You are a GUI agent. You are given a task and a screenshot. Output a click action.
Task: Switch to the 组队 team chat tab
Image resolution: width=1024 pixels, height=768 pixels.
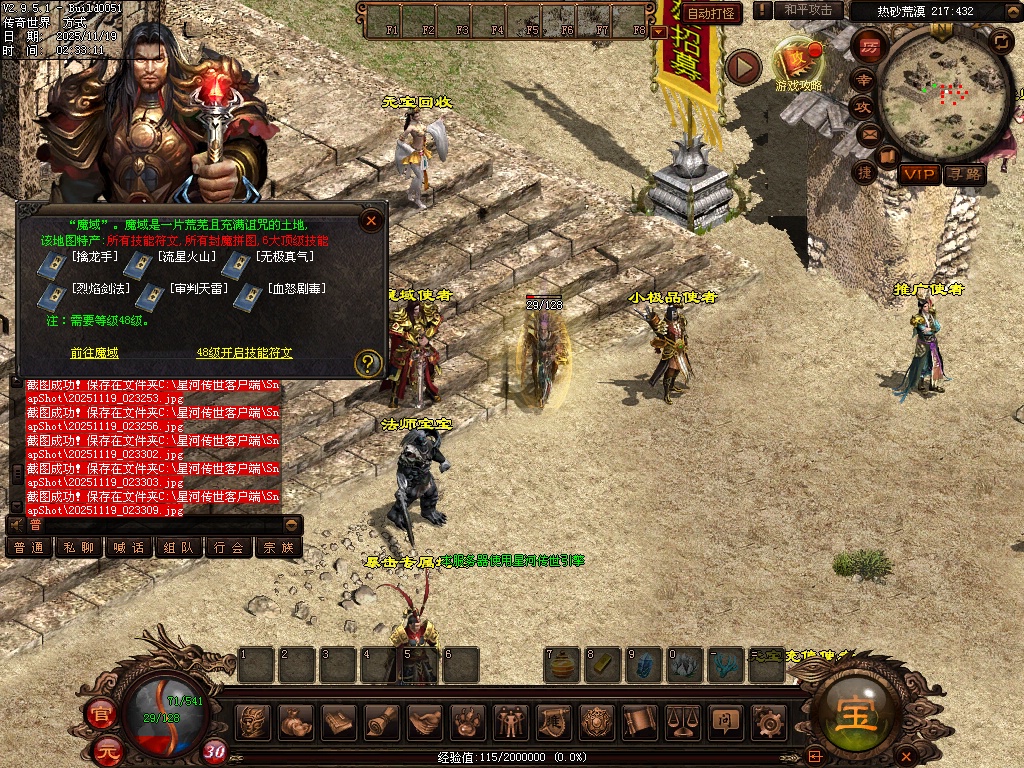tap(179, 547)
